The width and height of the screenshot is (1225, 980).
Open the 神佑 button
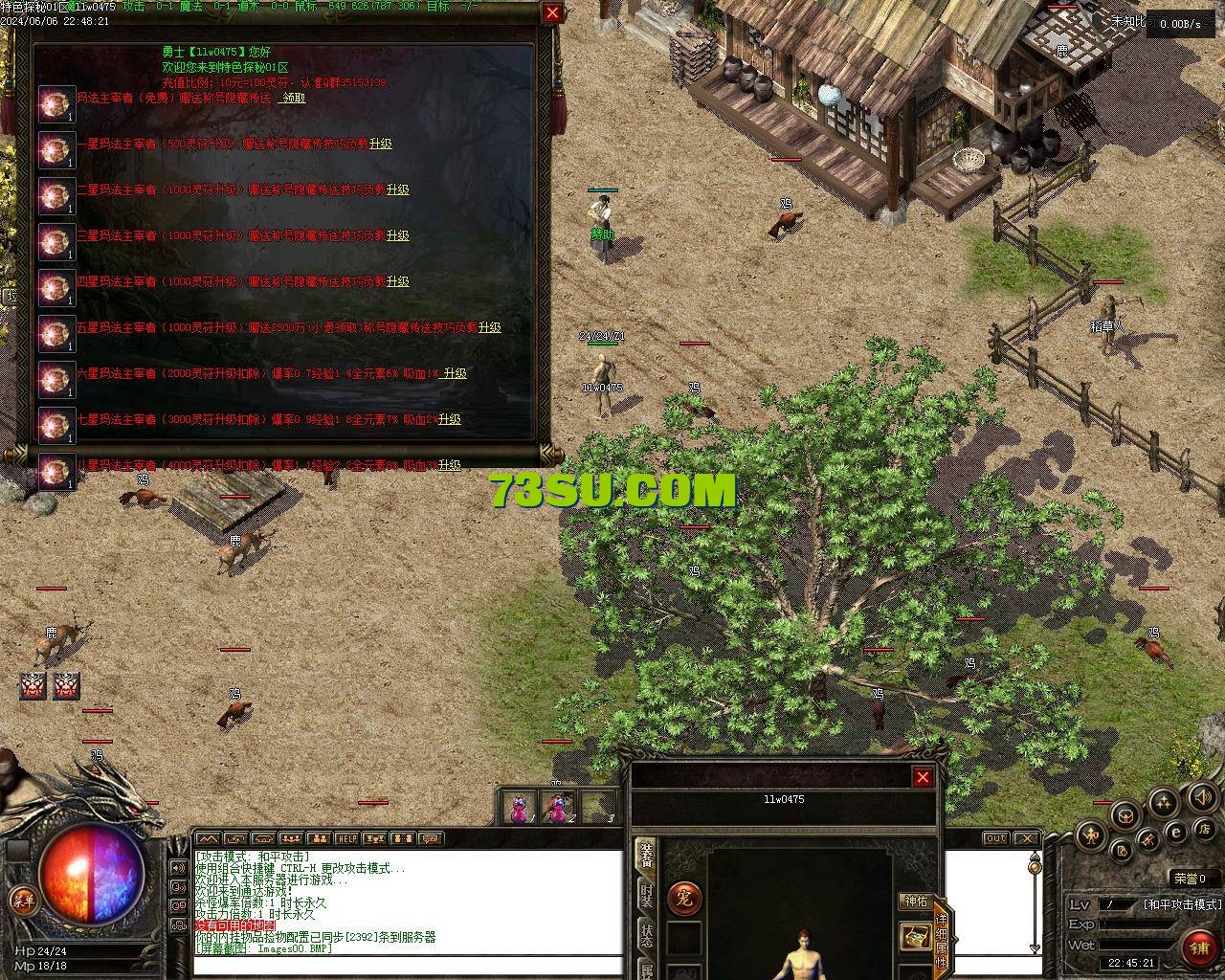pos(915,901)
